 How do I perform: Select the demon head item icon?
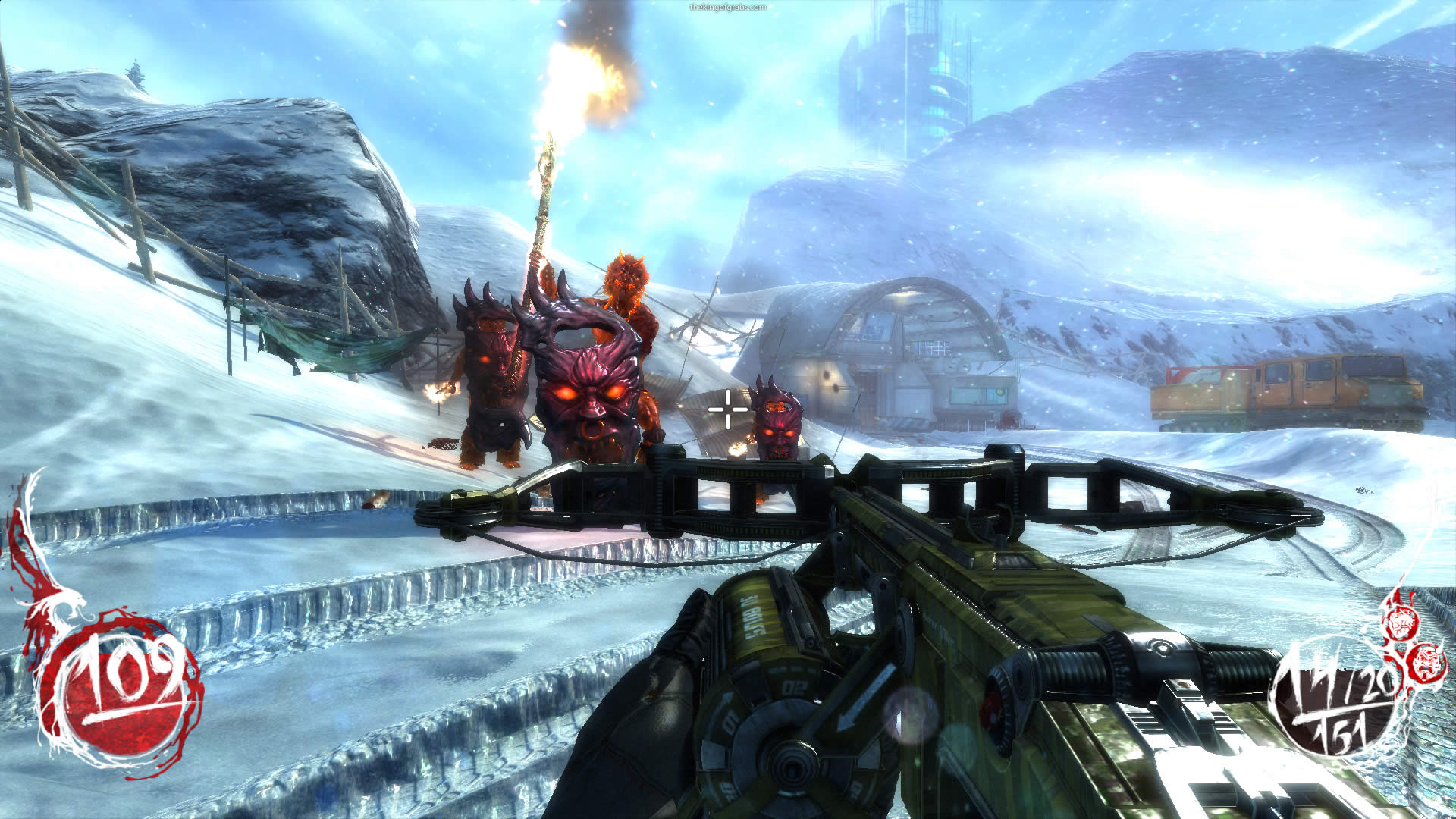coord(1427,662)
